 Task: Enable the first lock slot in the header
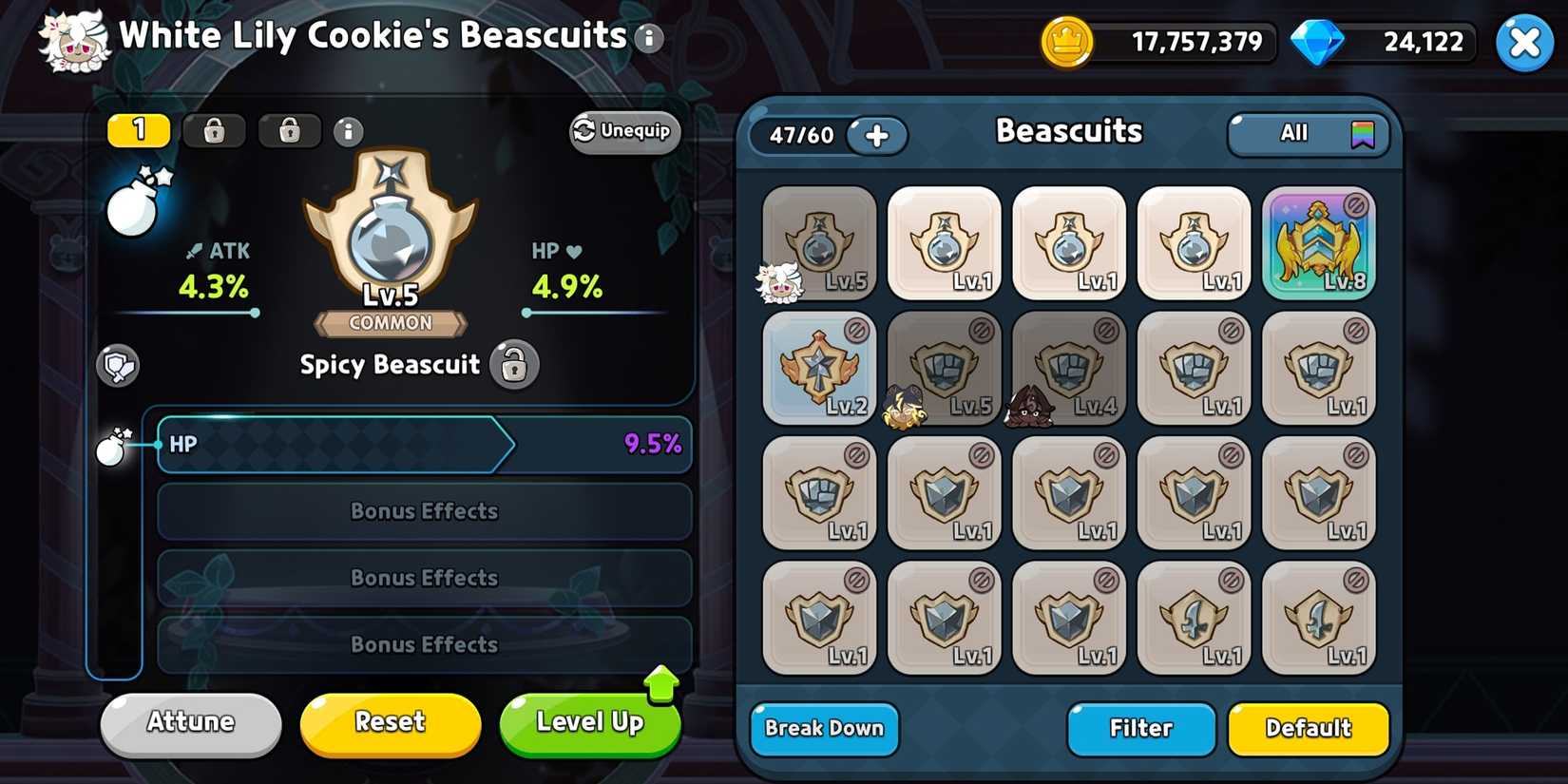click(214, 131)
